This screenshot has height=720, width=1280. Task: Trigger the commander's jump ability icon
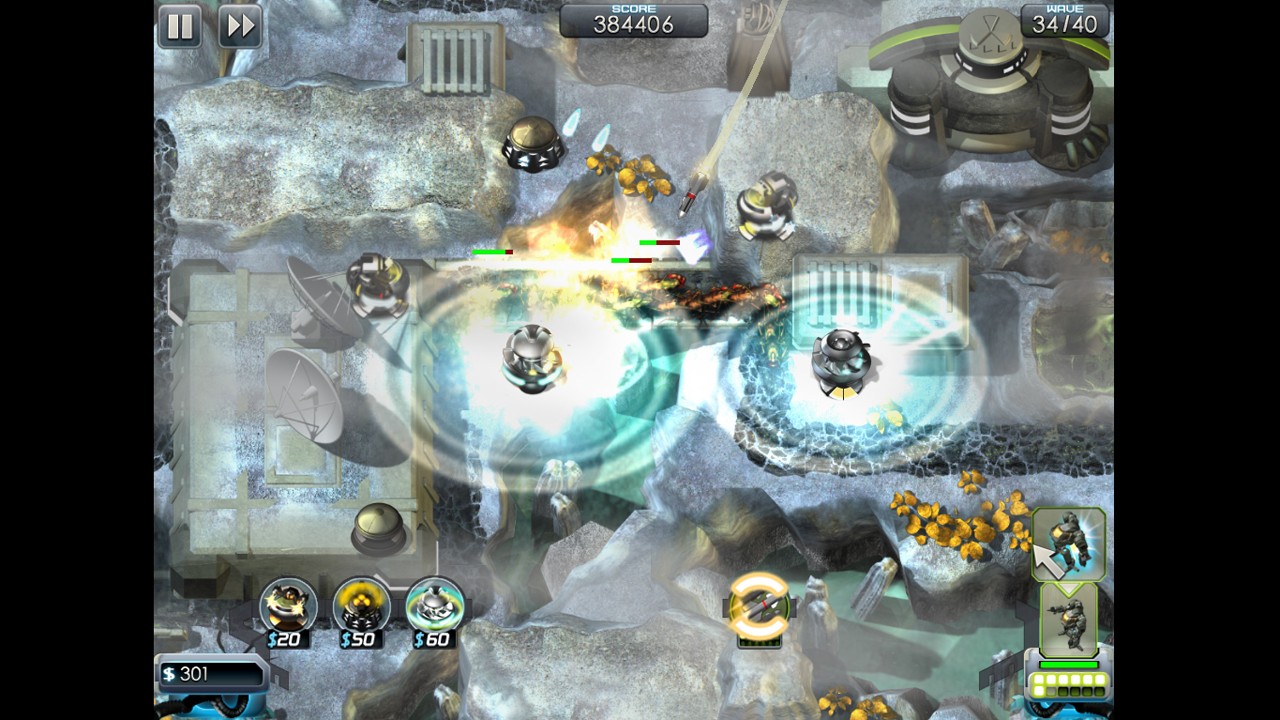tap(1068, 544)
